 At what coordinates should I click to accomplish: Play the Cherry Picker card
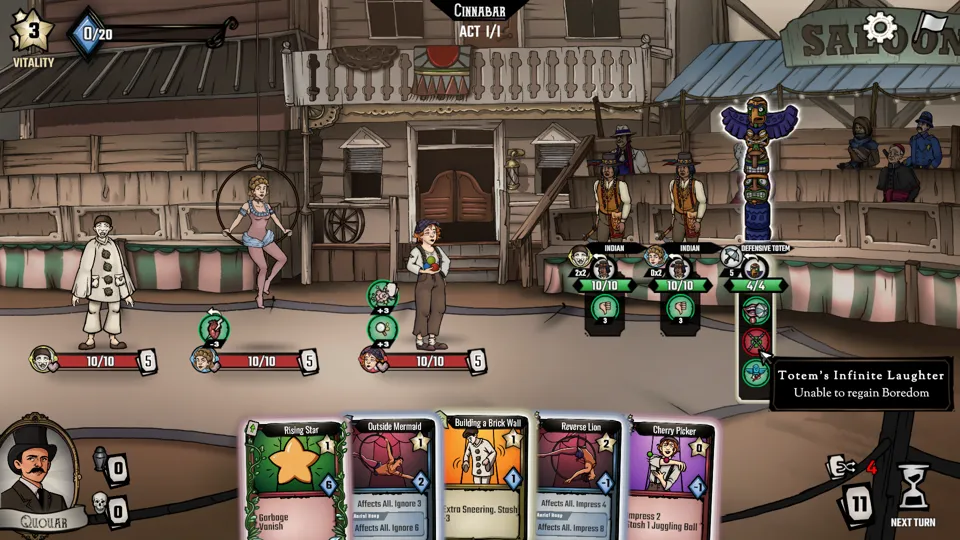[670, 480]
